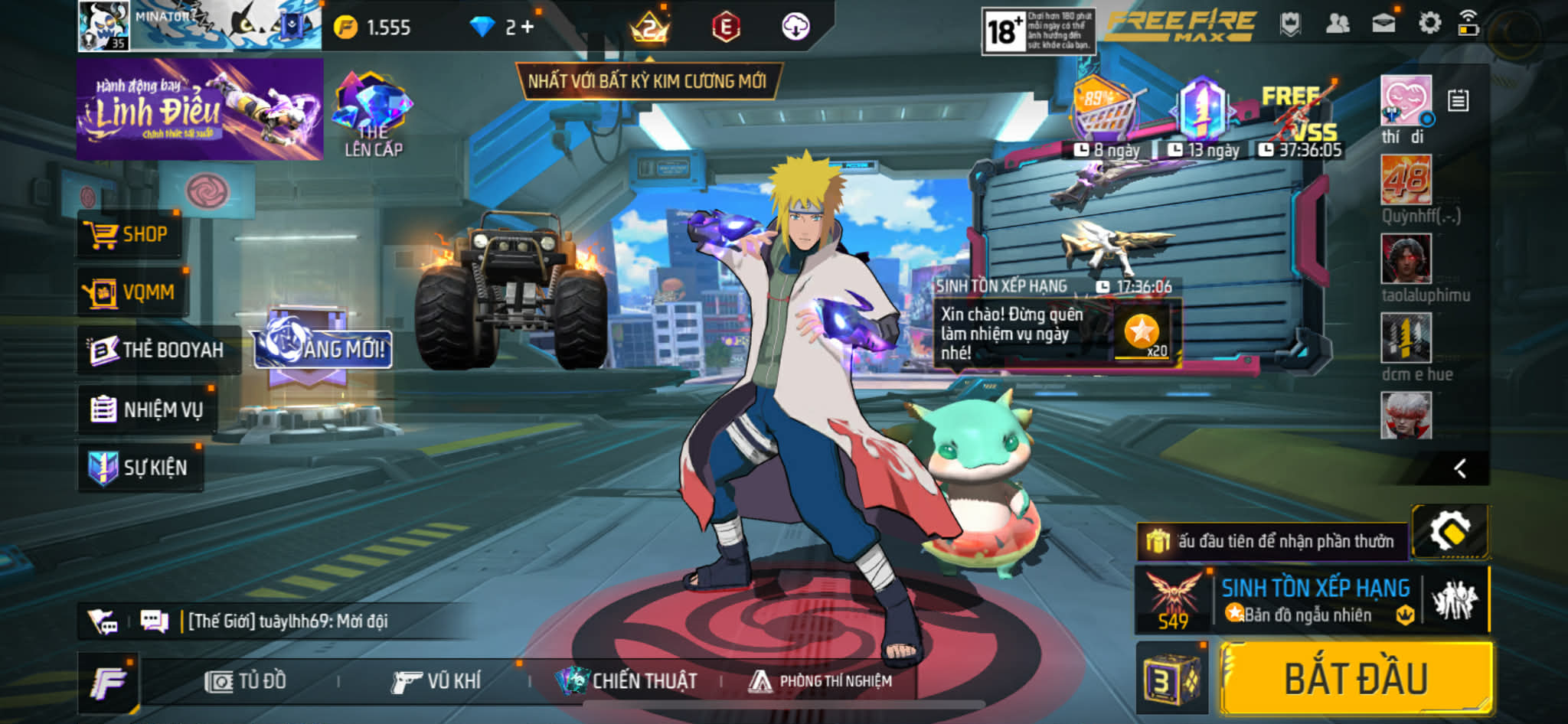The width and height of the screenshot is (1568, 724).
Task: Open the THẺ LÊN CẤP level-up card
Action: (373, 115)
